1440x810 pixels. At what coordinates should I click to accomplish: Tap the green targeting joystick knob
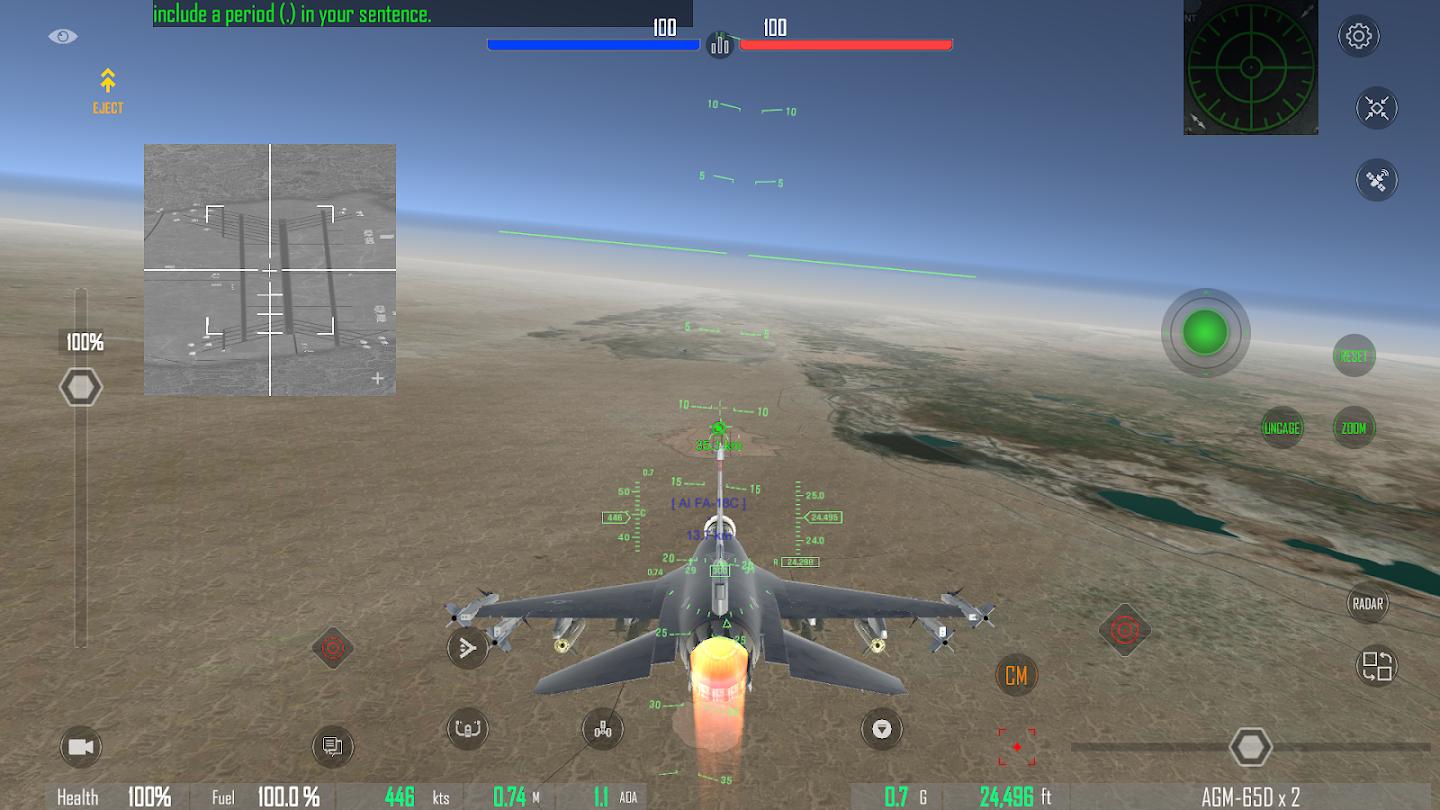(1205, 332)
